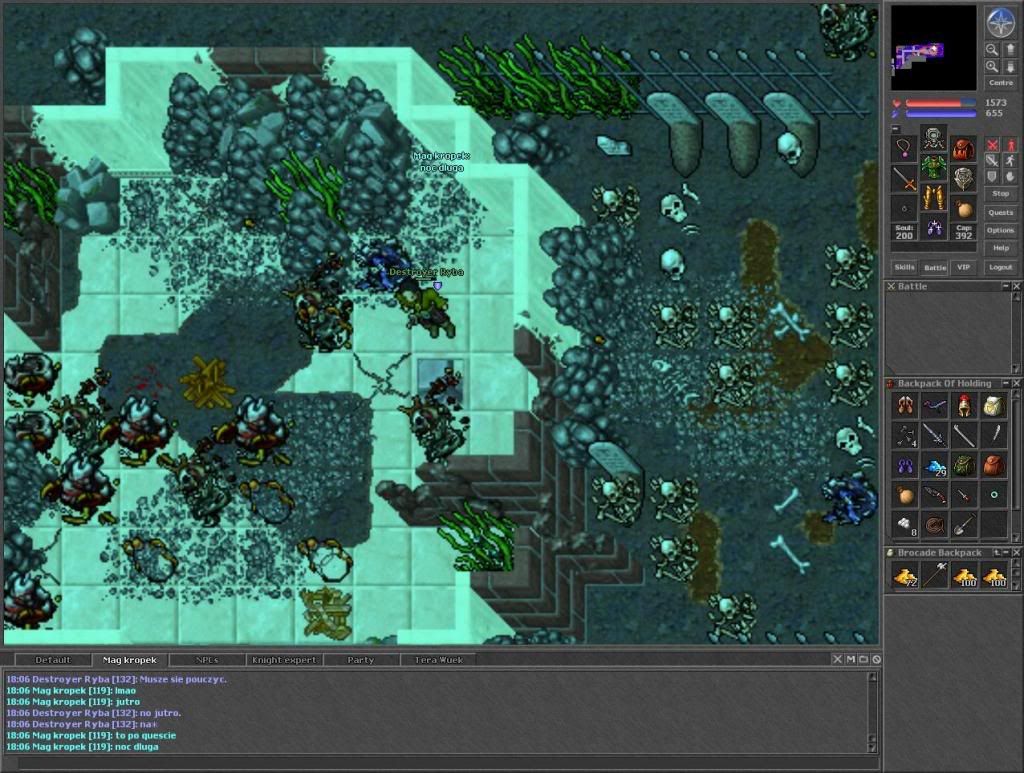1024x773 pixels.
Task: Click the compass rose above the zoom buttons
Action: coord(1000,22)
